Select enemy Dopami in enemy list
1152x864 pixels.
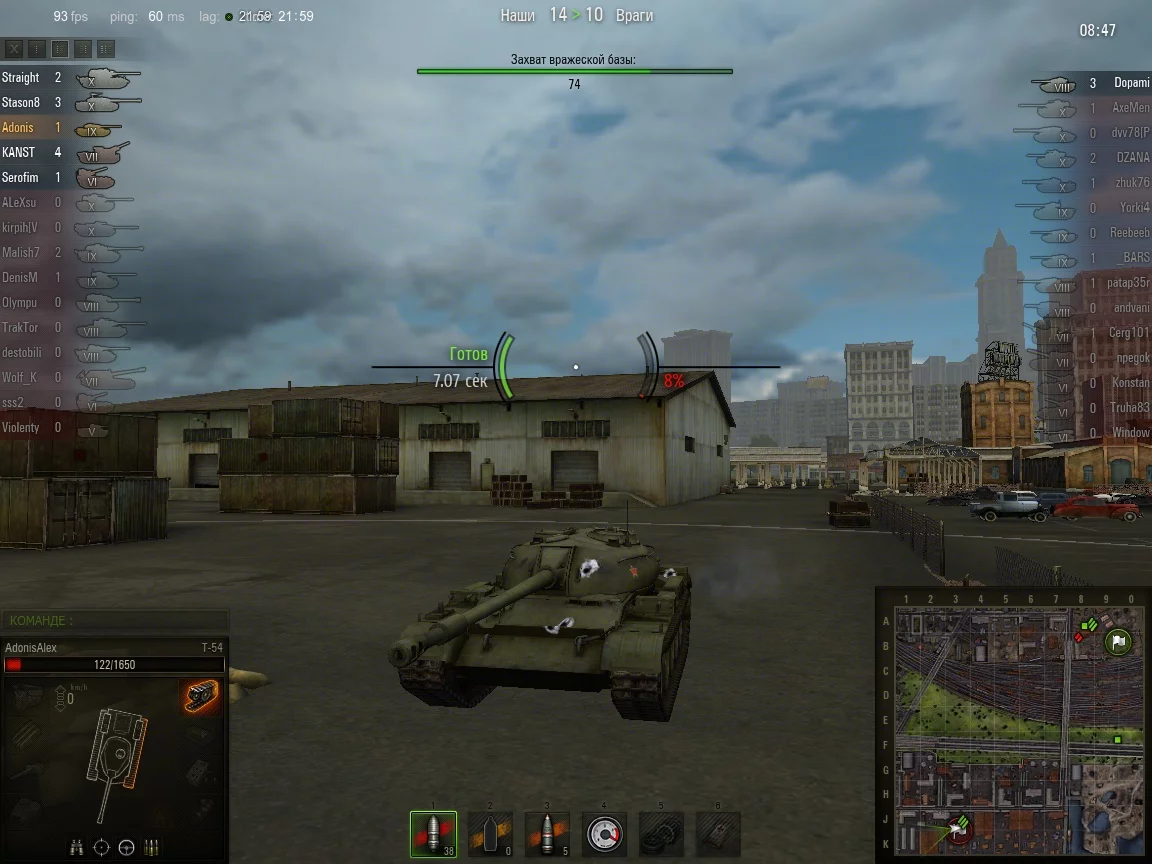1132,83
